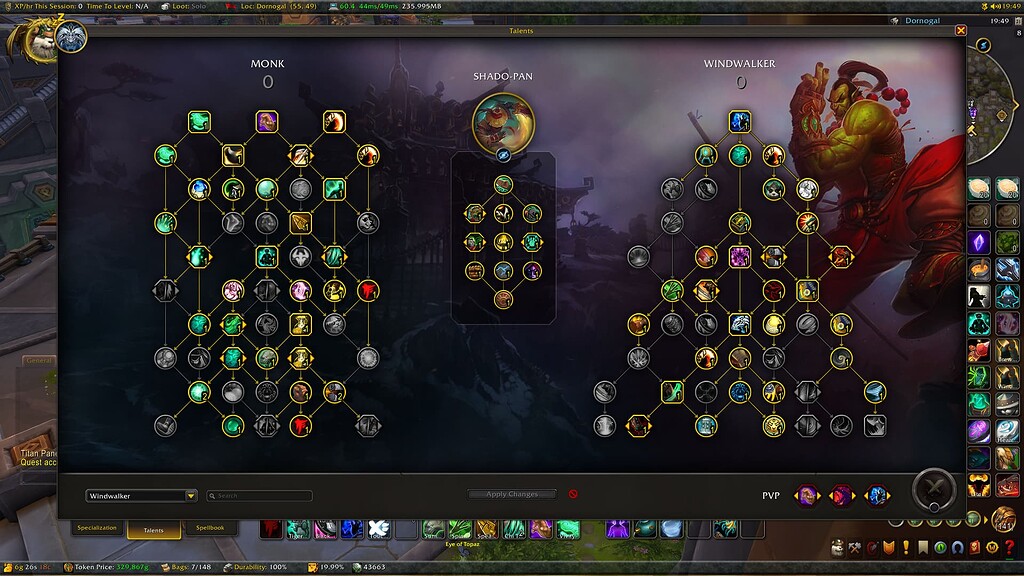Screen dimensions: 1024x576
Task: Click the Dornogal zone name label
Action: pos(921,20)
